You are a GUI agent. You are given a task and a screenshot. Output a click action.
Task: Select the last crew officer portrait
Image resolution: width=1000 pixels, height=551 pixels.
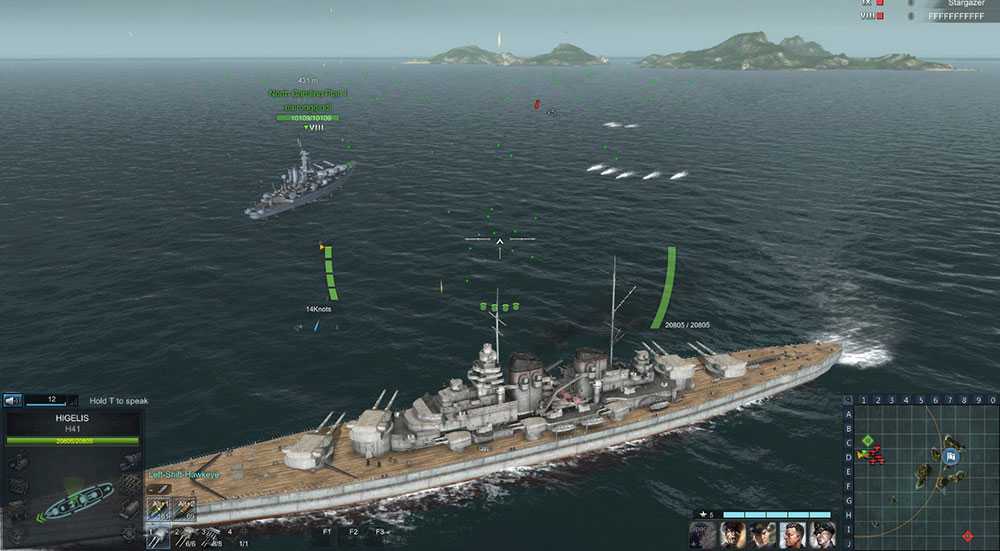point(823,534)
